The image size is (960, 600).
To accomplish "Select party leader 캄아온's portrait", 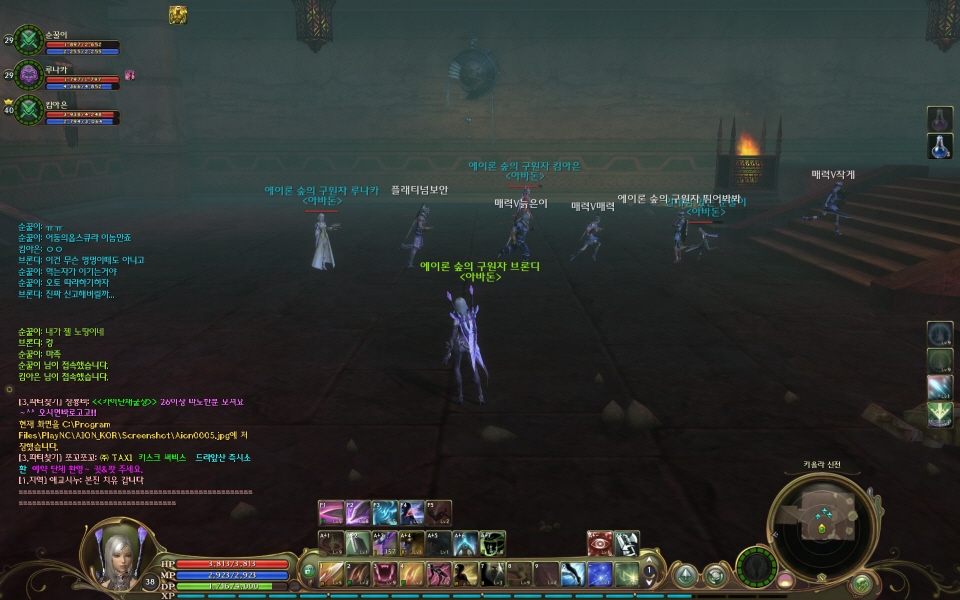I will pyautogui.click(x=29, y=108).
